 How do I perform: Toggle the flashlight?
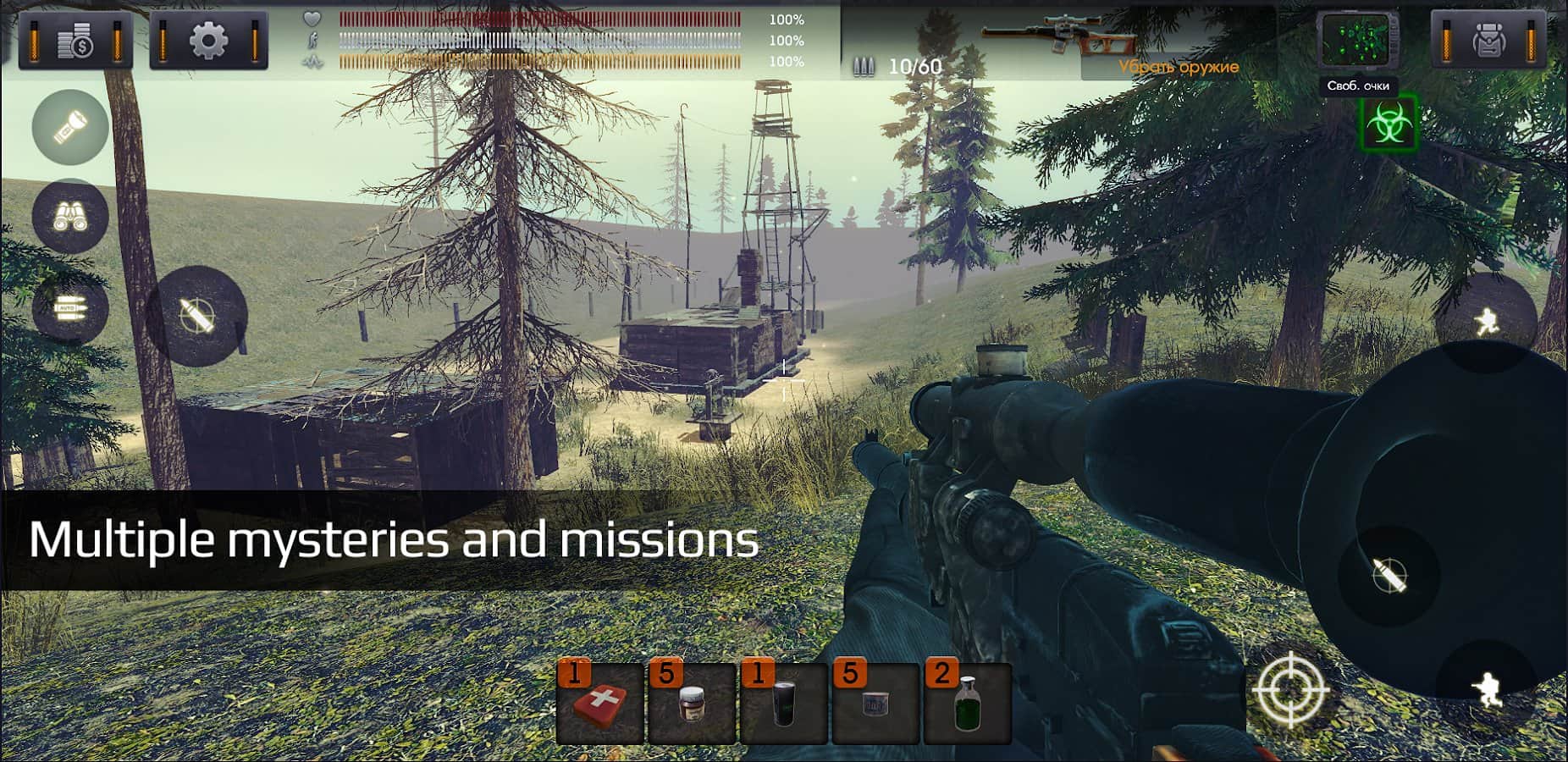tap(70, 127)
